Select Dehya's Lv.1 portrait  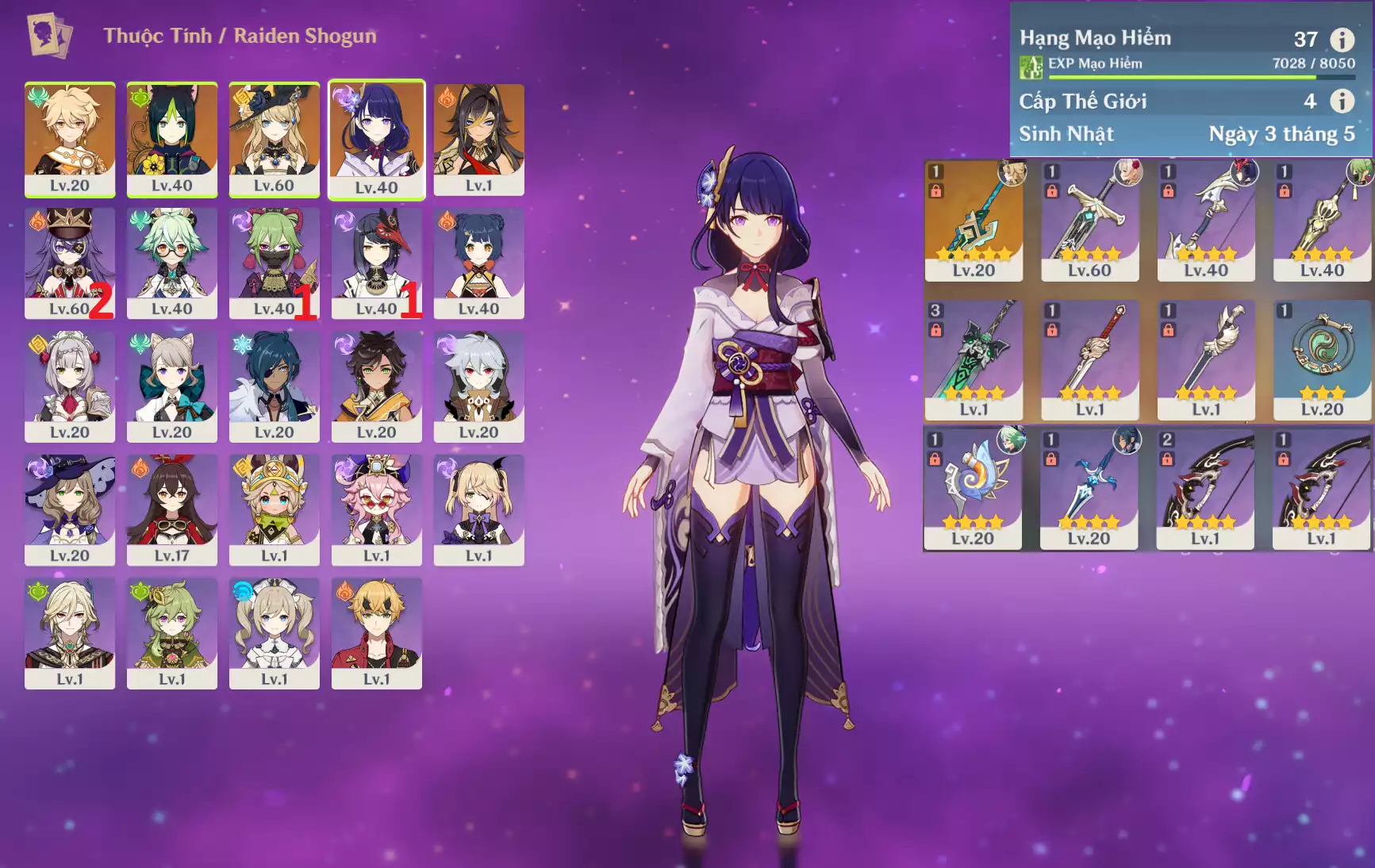(479, 139)
